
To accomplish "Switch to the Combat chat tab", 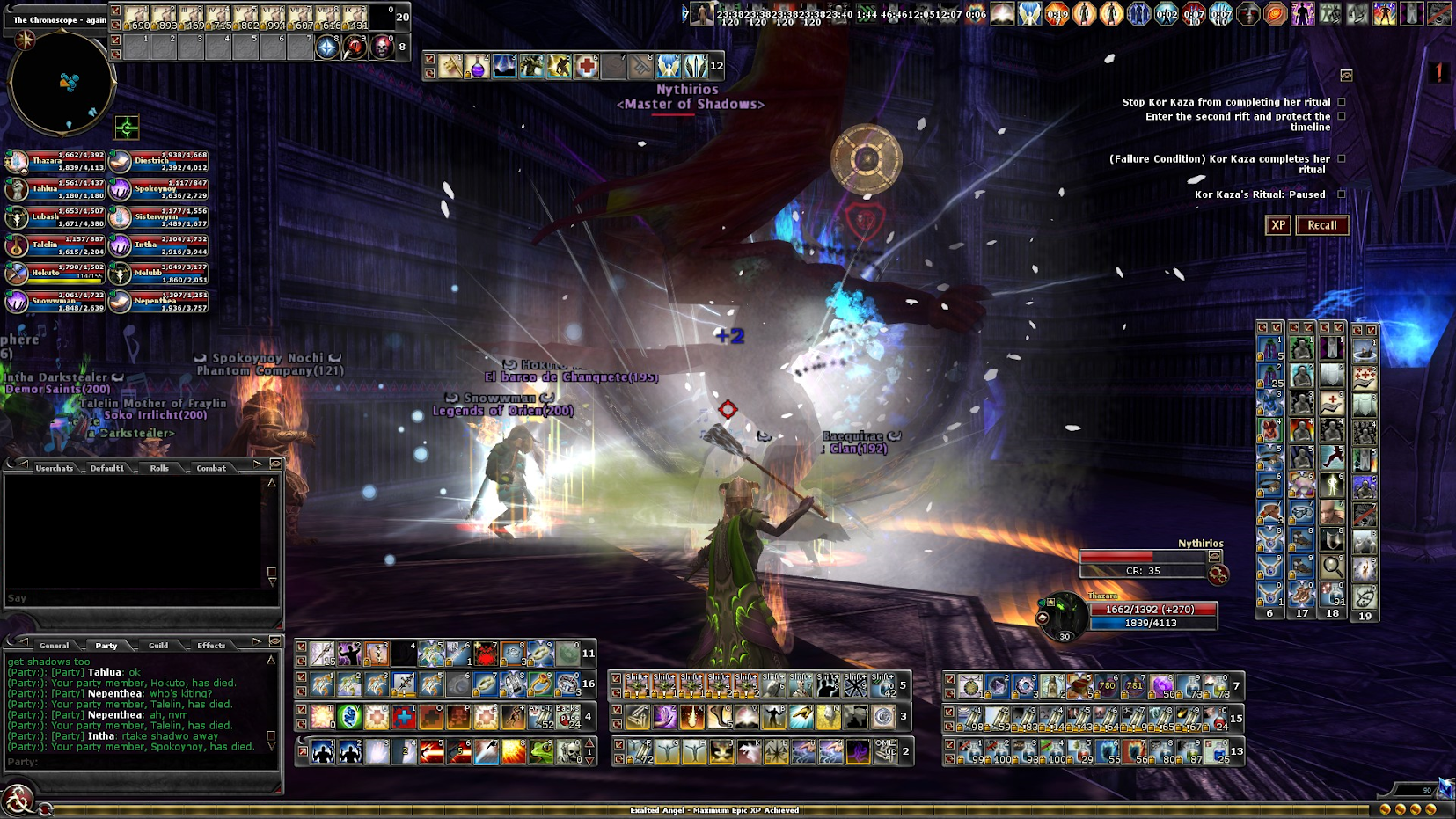I will tap(211, 468).
